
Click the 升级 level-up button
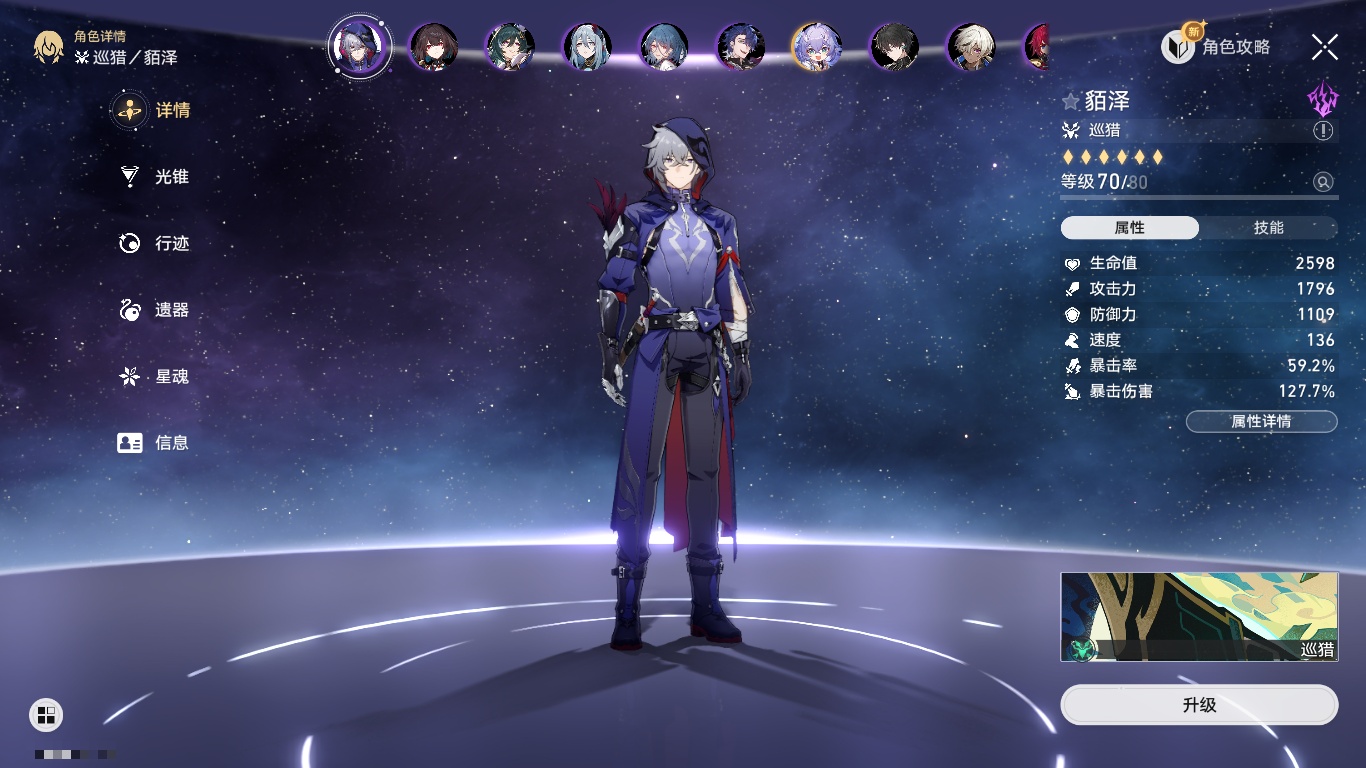pyautogui.click(x=1199, y=705)
